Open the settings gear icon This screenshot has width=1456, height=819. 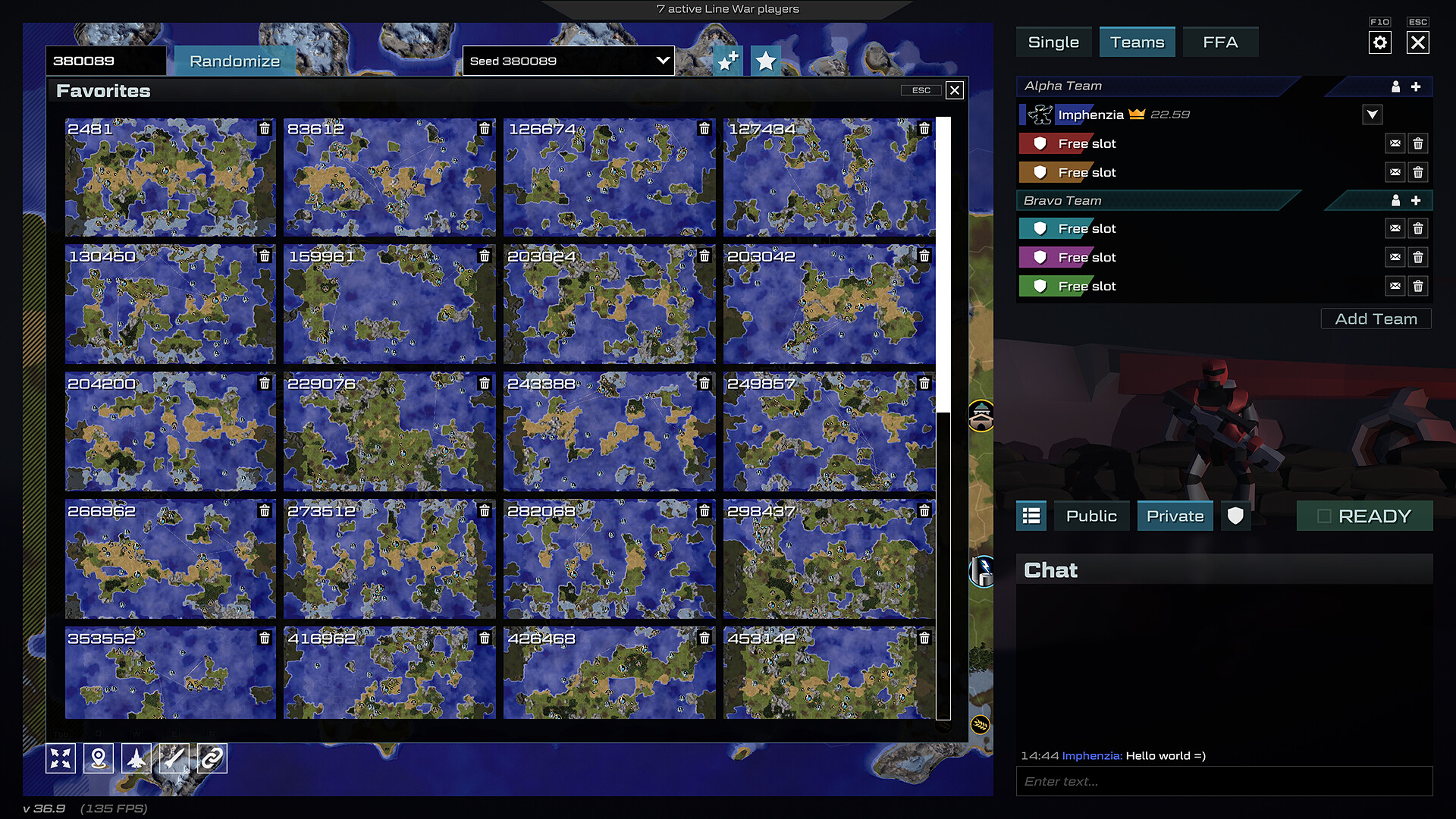[x=1380, y=42]
